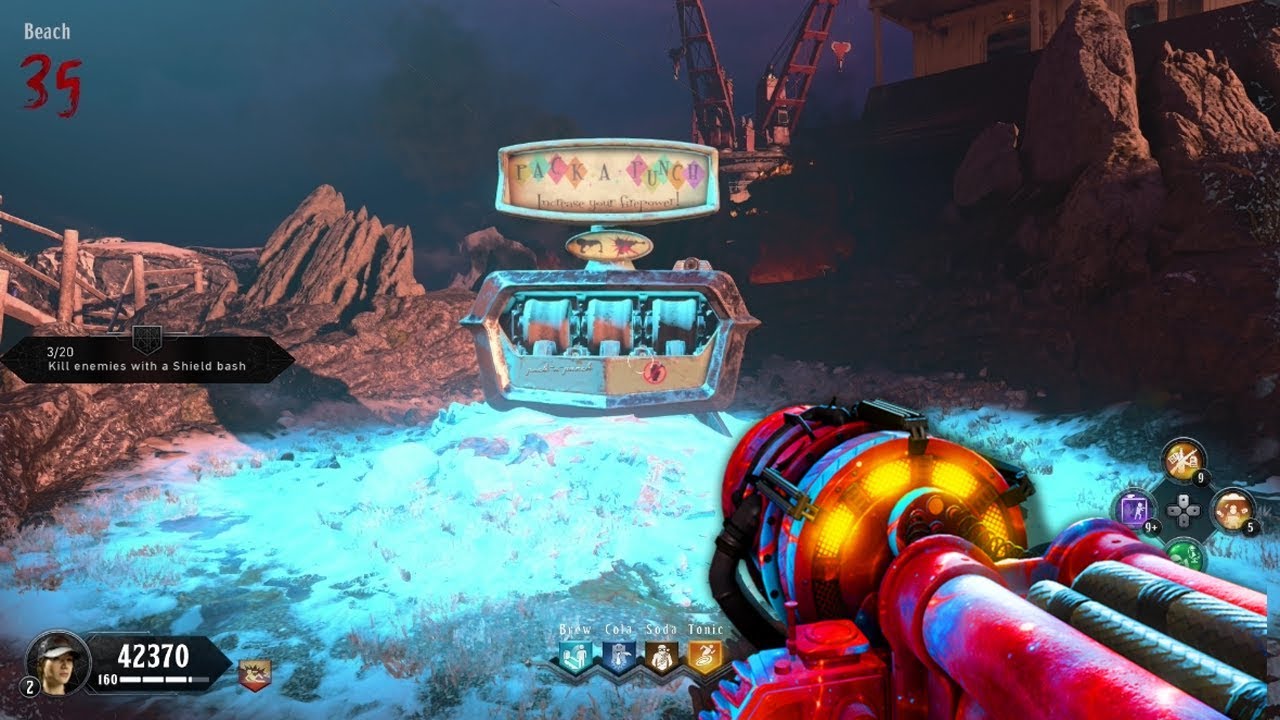Image resolution: width=1280 pixels, height=720 pixels.
Task: Use the green elixir at the bottom
Action: (x=1184, y=555)
